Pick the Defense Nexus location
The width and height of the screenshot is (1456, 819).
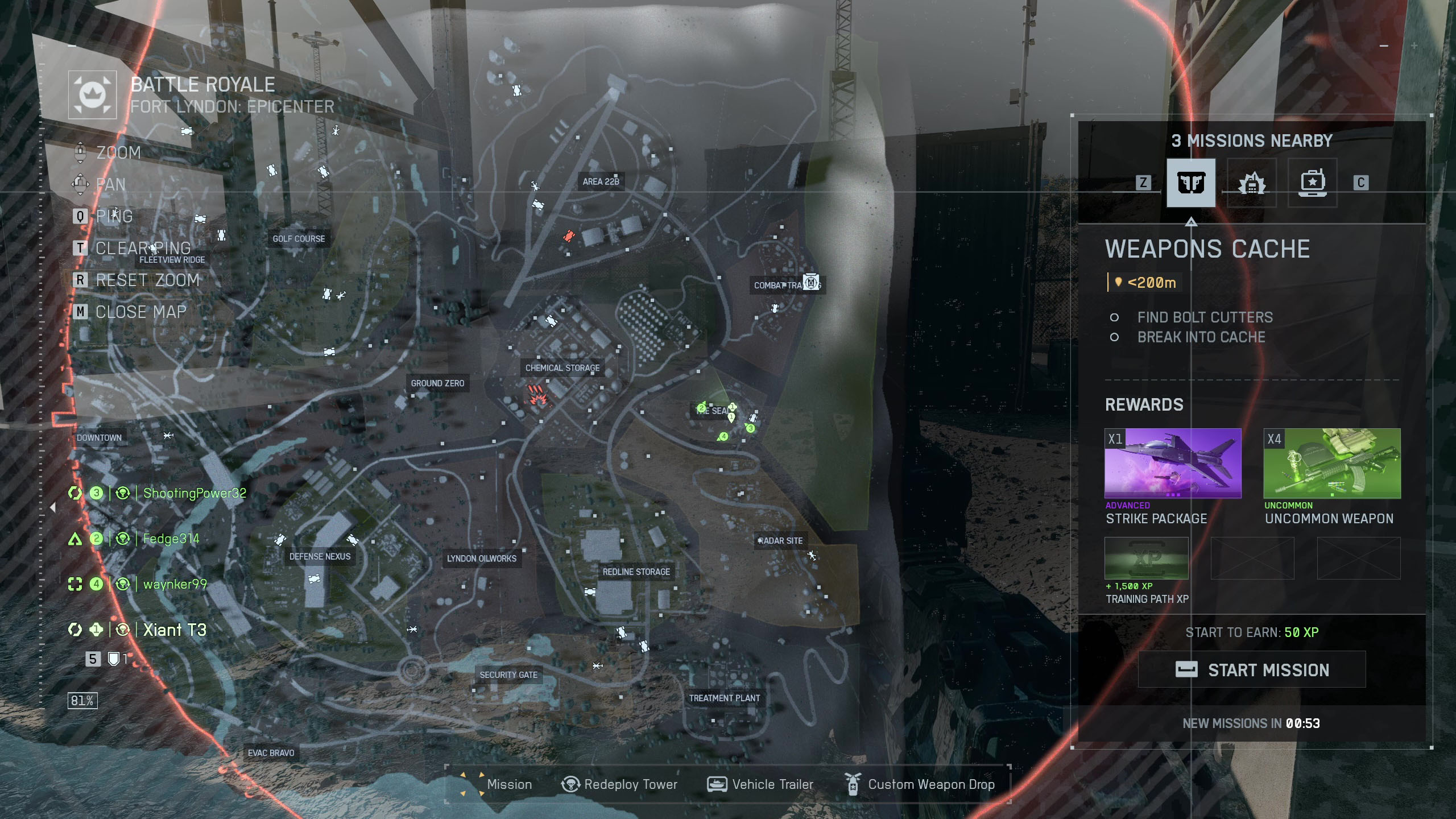pyautogui.click(x=320, y=556)
